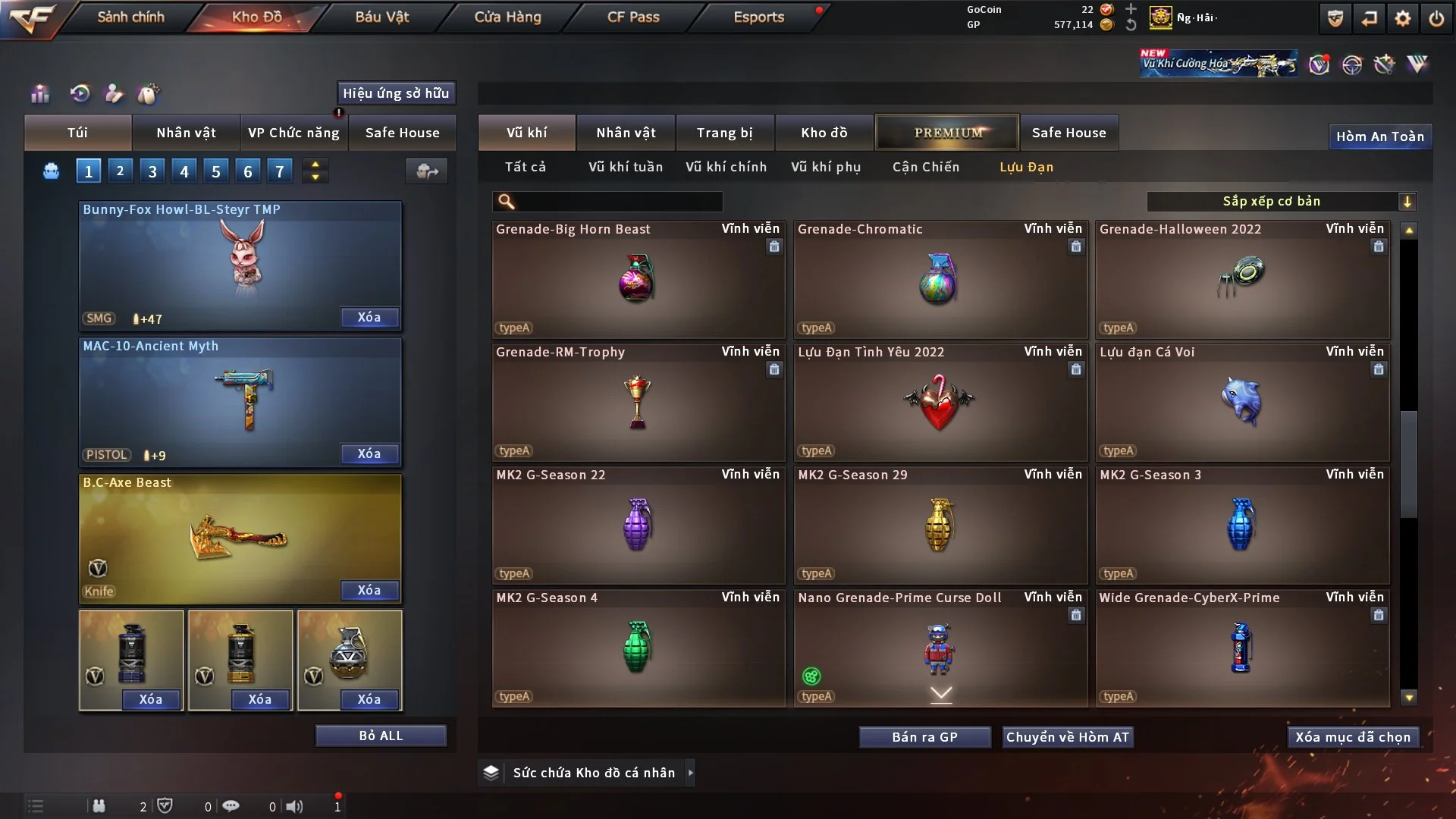Viewport: 1456px width, 819px height.
Task: Open Hòm An Toàn safe box
Action: tap(1379, 136)
